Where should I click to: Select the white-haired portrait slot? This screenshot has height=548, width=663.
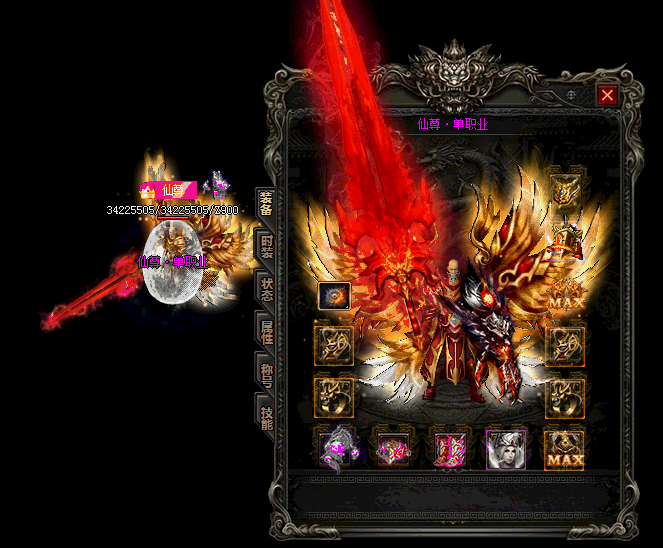(505, 448)
